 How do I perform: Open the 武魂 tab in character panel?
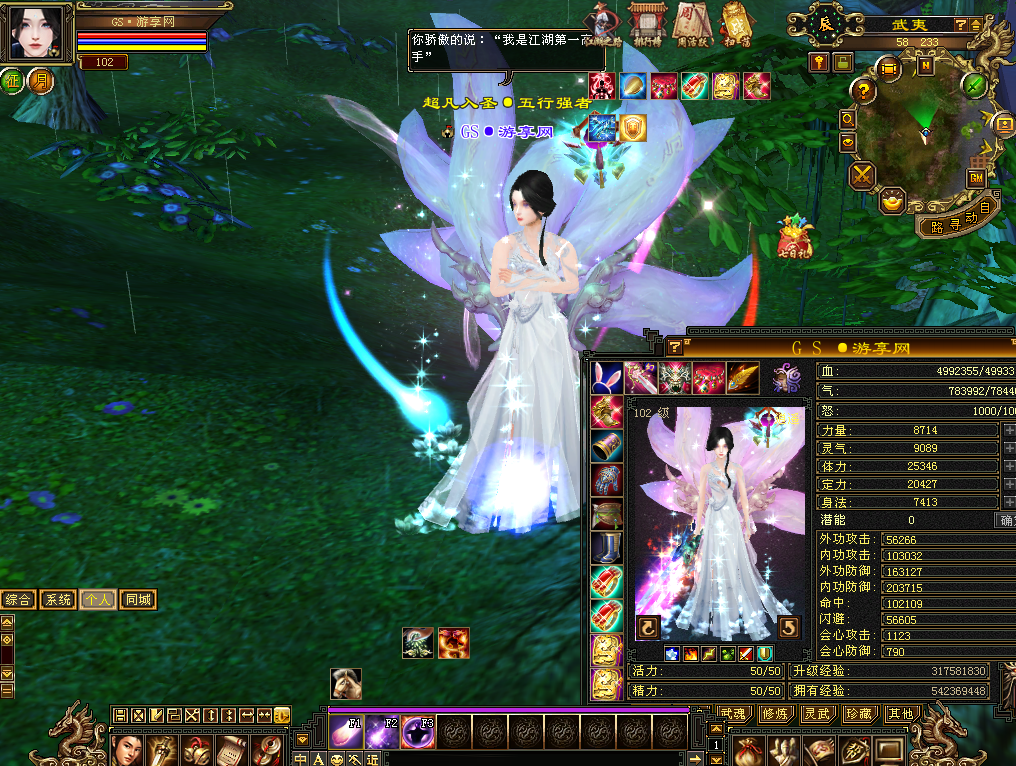[732, 713]
